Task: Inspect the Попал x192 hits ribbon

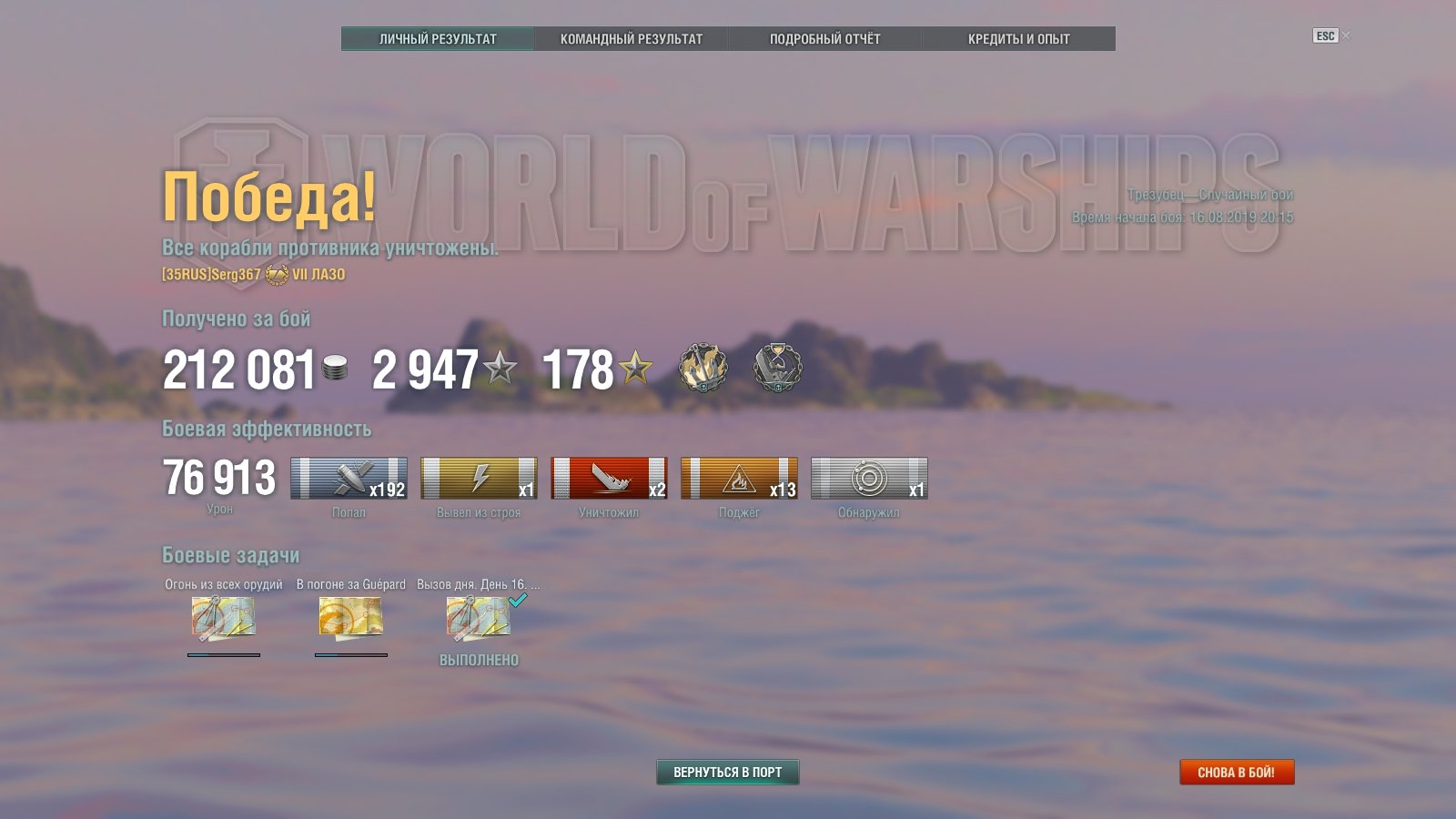Action: pos(349,479)
